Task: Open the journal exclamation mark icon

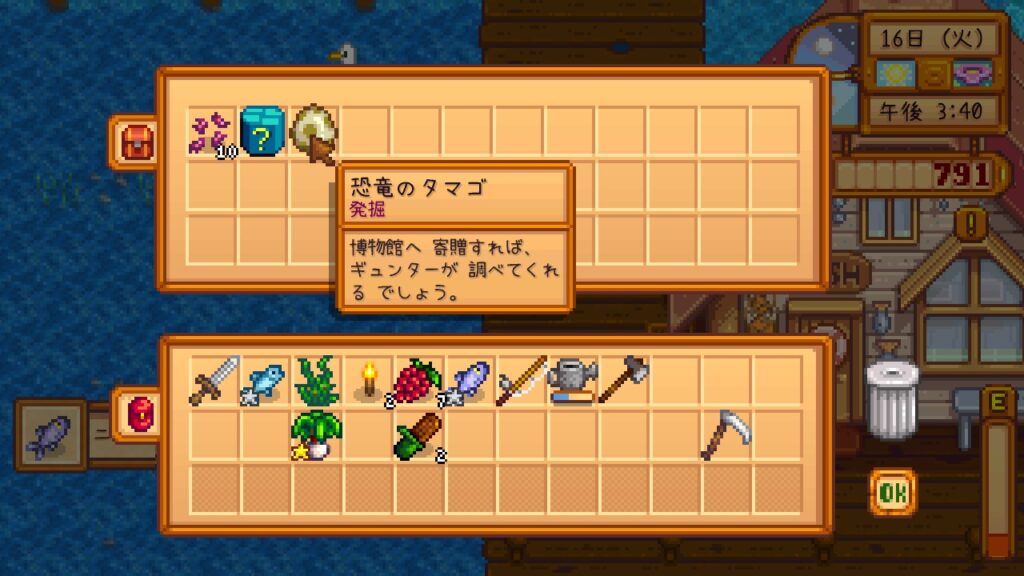Action: point(971,220)
